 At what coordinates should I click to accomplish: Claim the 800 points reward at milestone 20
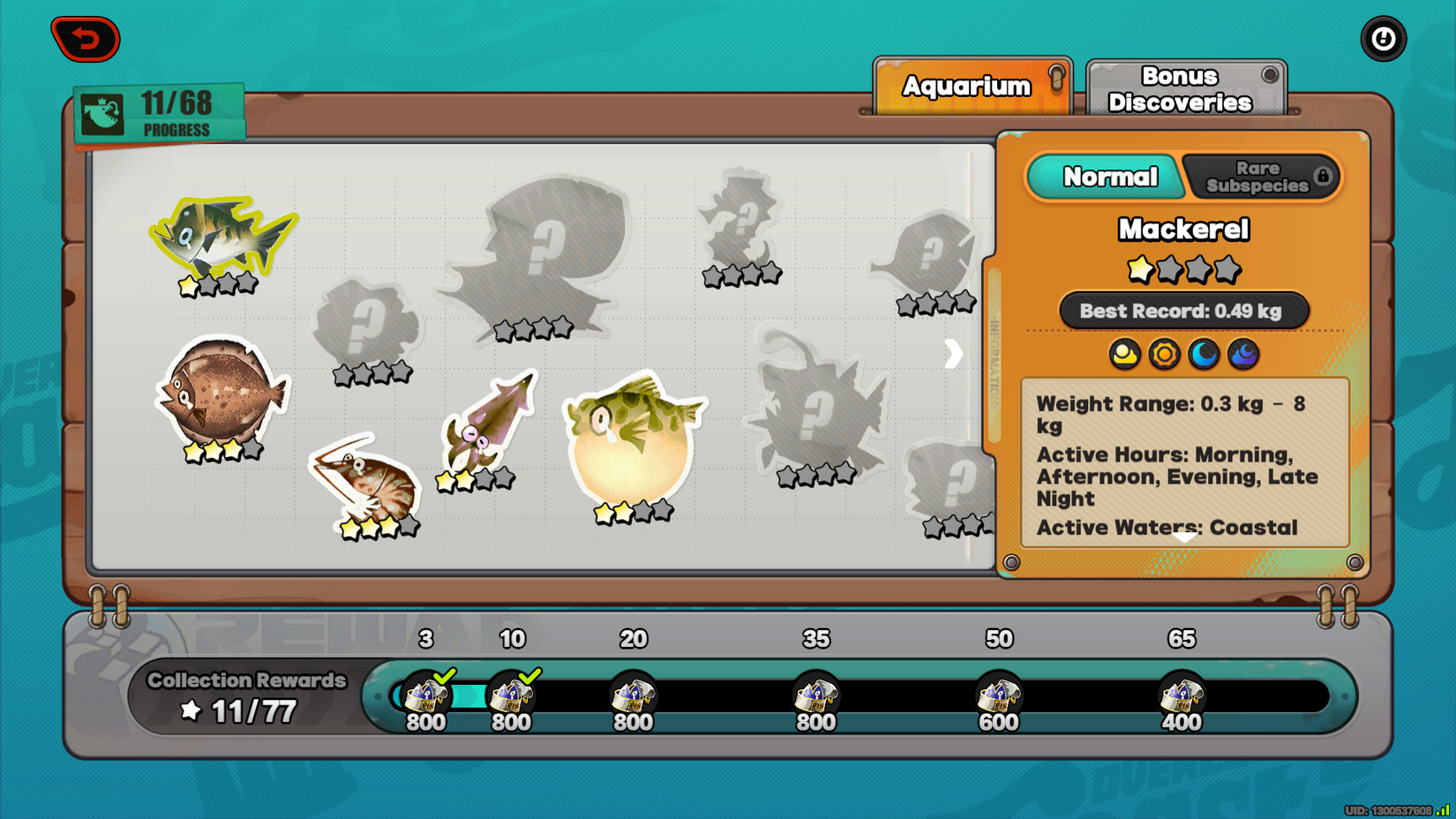(634, 697)
